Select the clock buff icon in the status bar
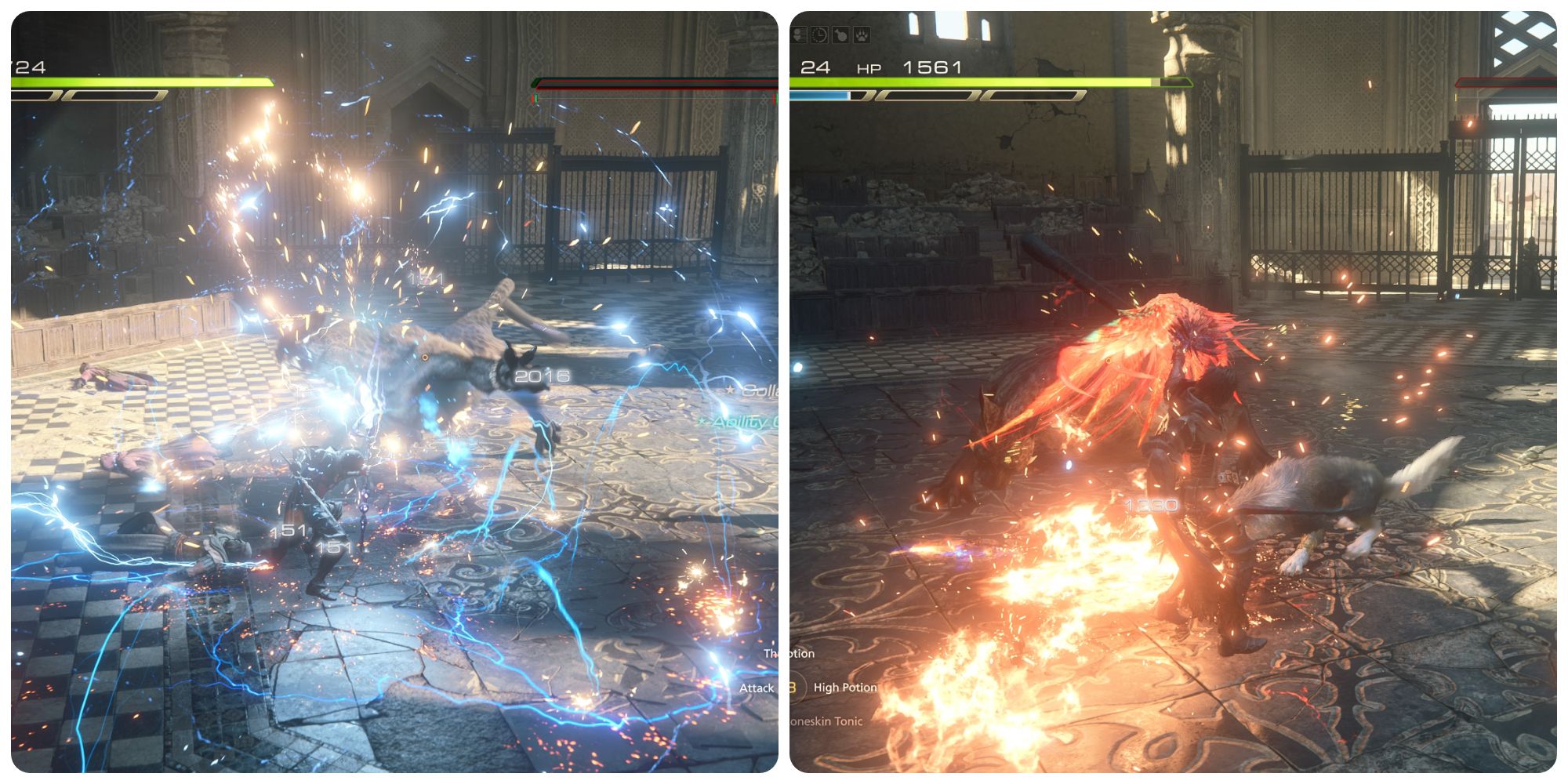Screen dimensions: 1568x784 click(821, 34)
